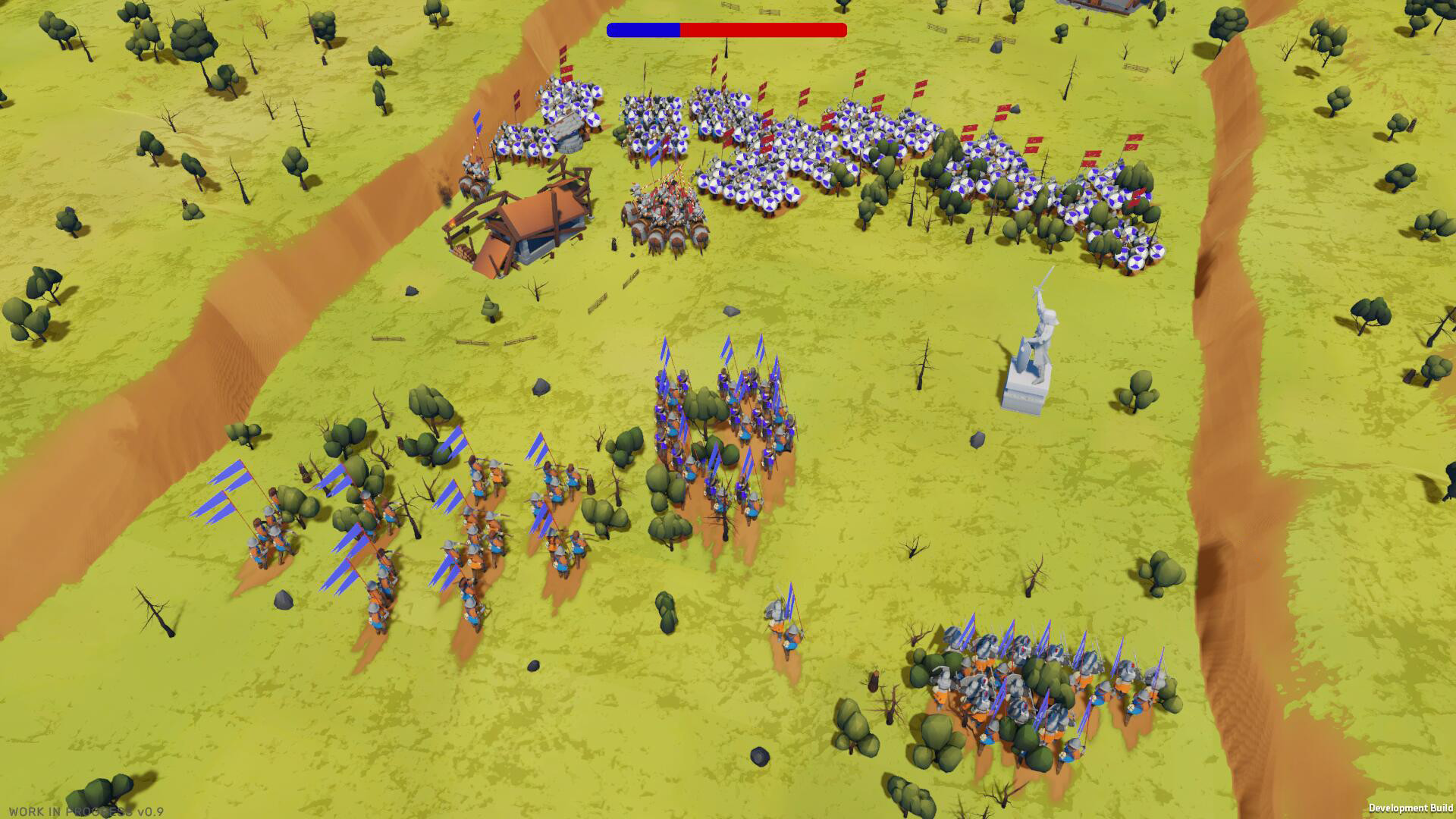Click the gray boulder near the statue

(x=977, y=438)
